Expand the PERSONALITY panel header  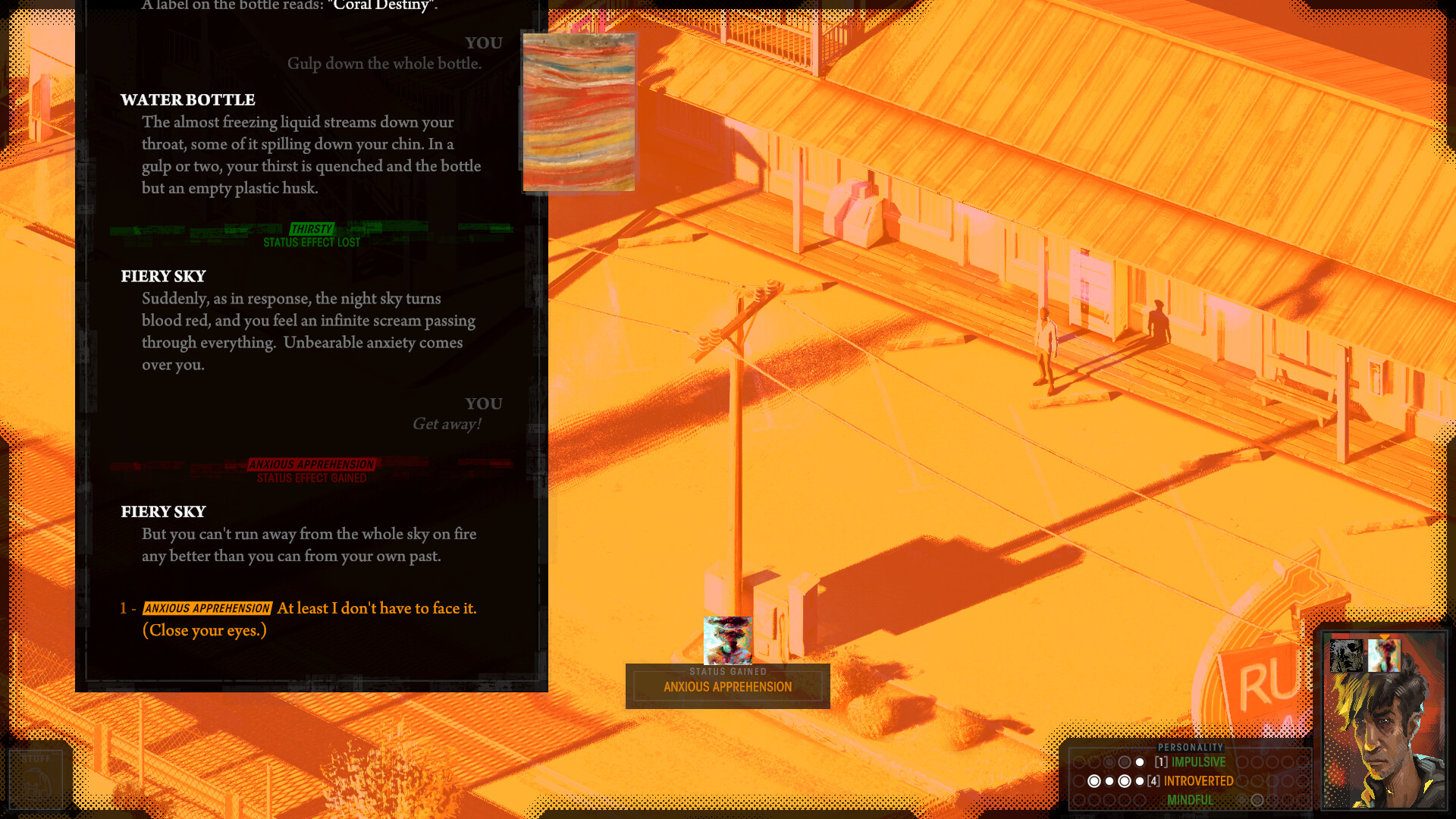coord(1189,747)
